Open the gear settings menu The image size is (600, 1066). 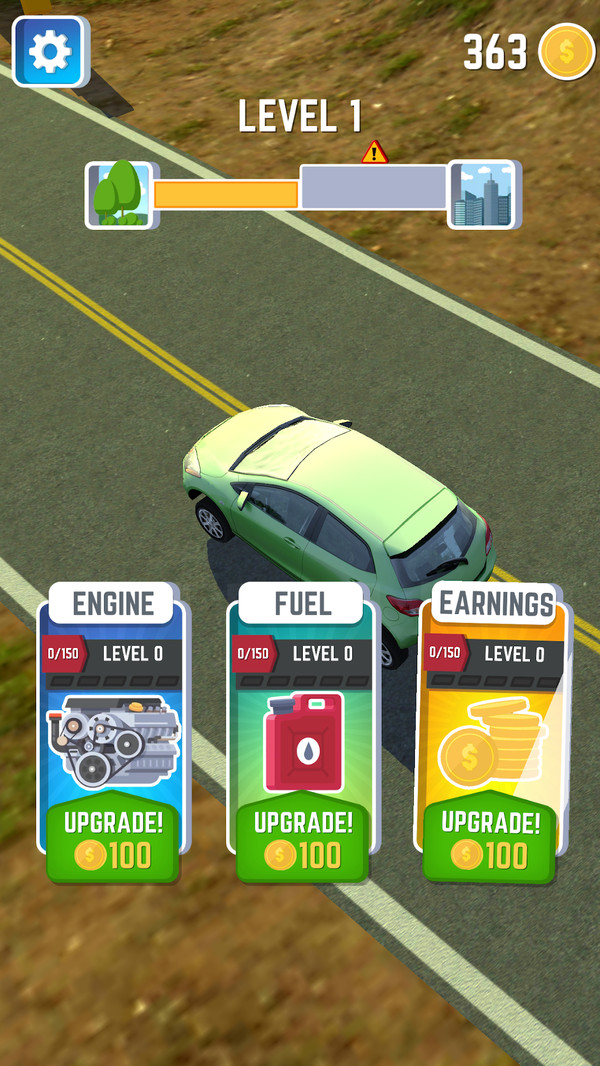click(x=50, y=51)
